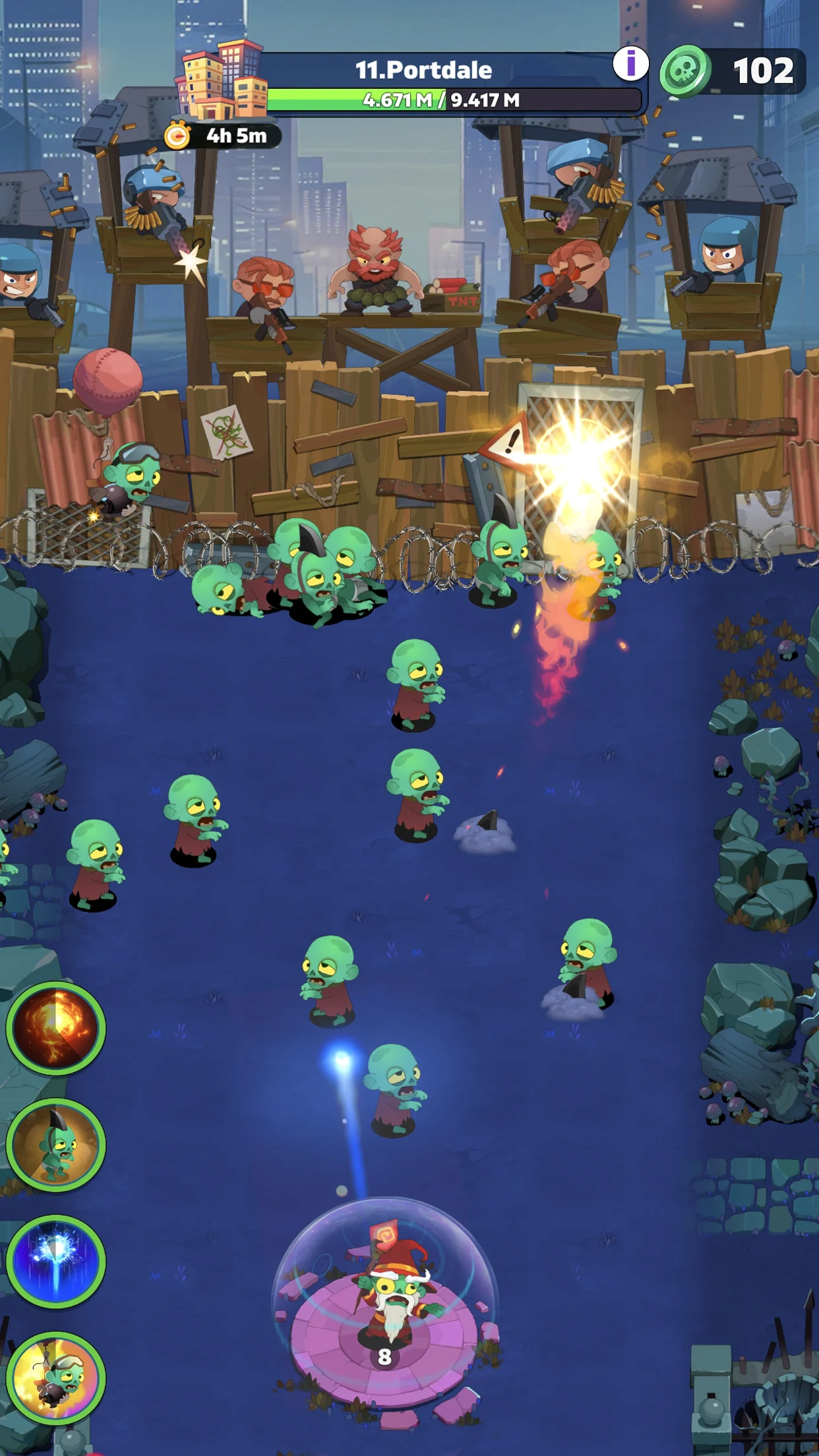Use the bomber zombie ability
Viewport: 819px width, 1456px height.
tap(56, 1377)
